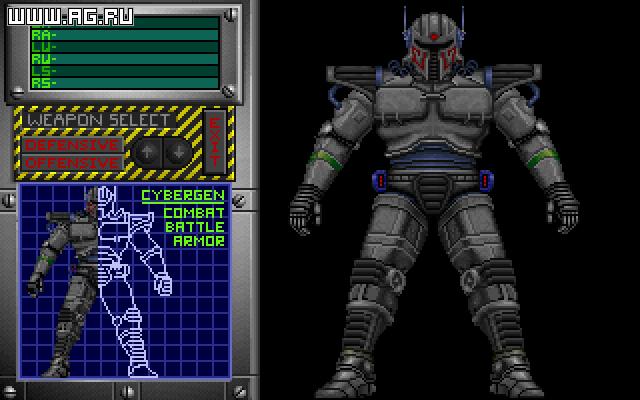Click the down arrow button
The width and height of the screenshot is (640, 400).
pos(176,152)
